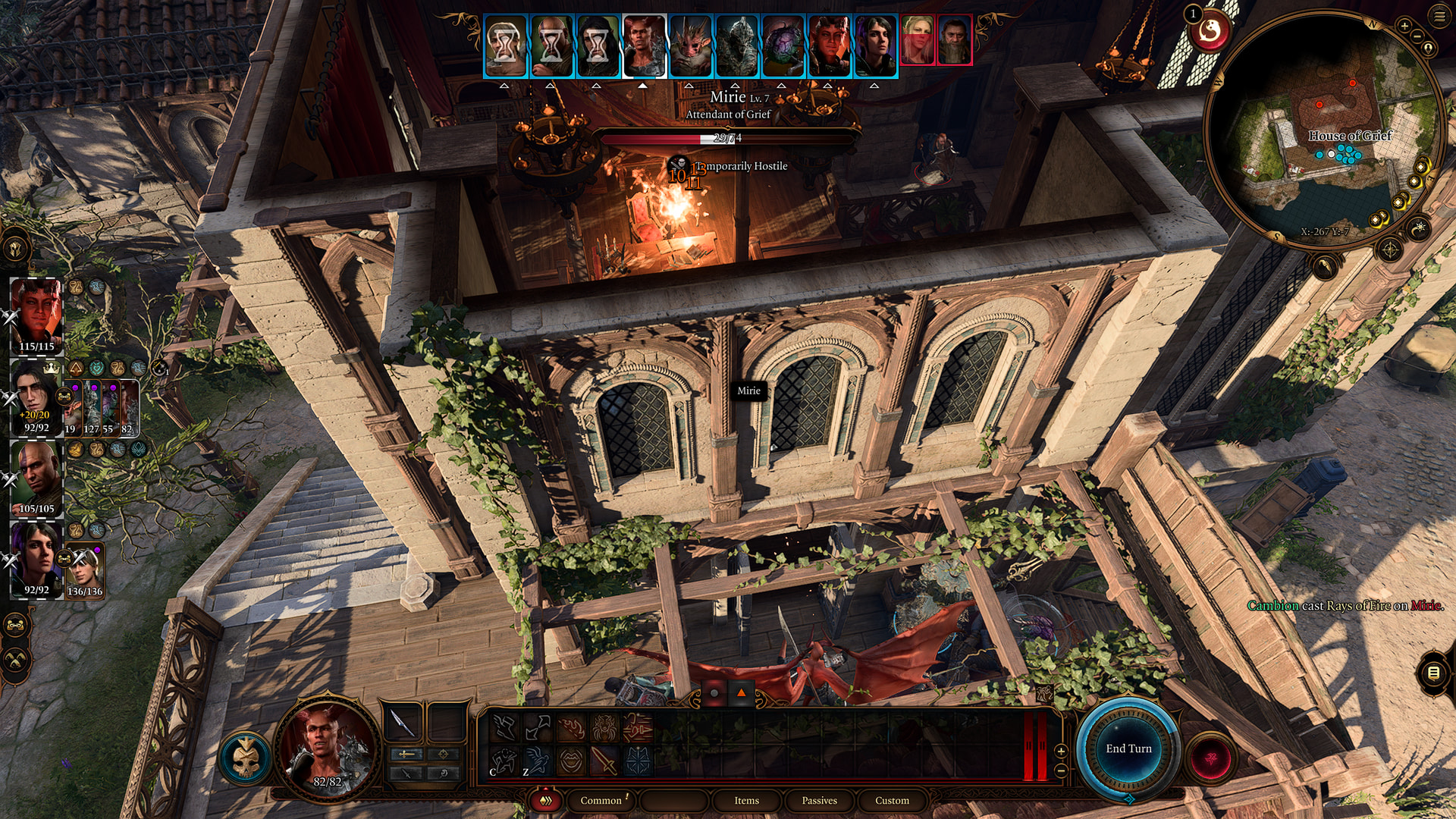Zoom out the minimap

pyautogui.click(x=1417, y=36)
